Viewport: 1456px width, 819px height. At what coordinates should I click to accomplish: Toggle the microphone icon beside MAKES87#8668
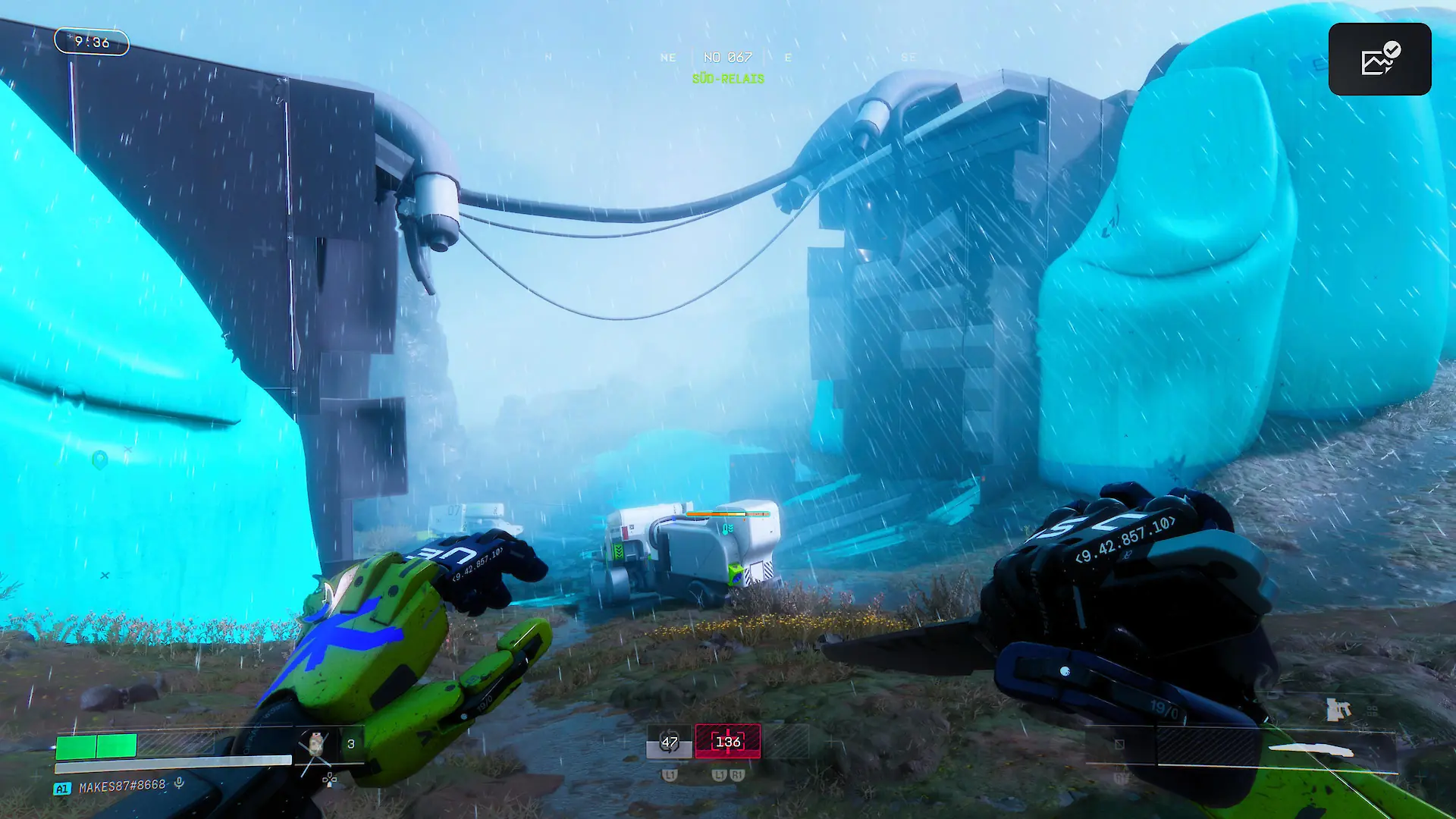pos(179,783)
